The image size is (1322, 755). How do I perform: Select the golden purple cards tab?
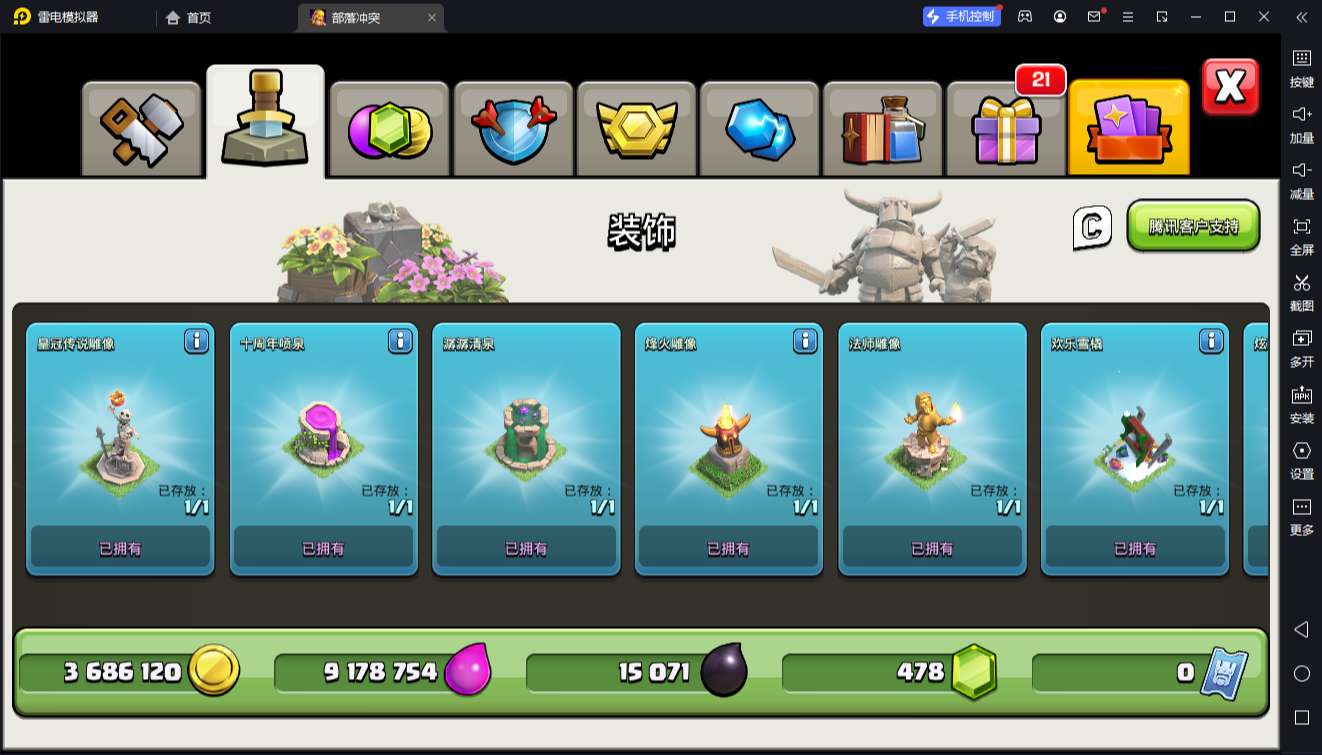click(x=1129, y=130)
